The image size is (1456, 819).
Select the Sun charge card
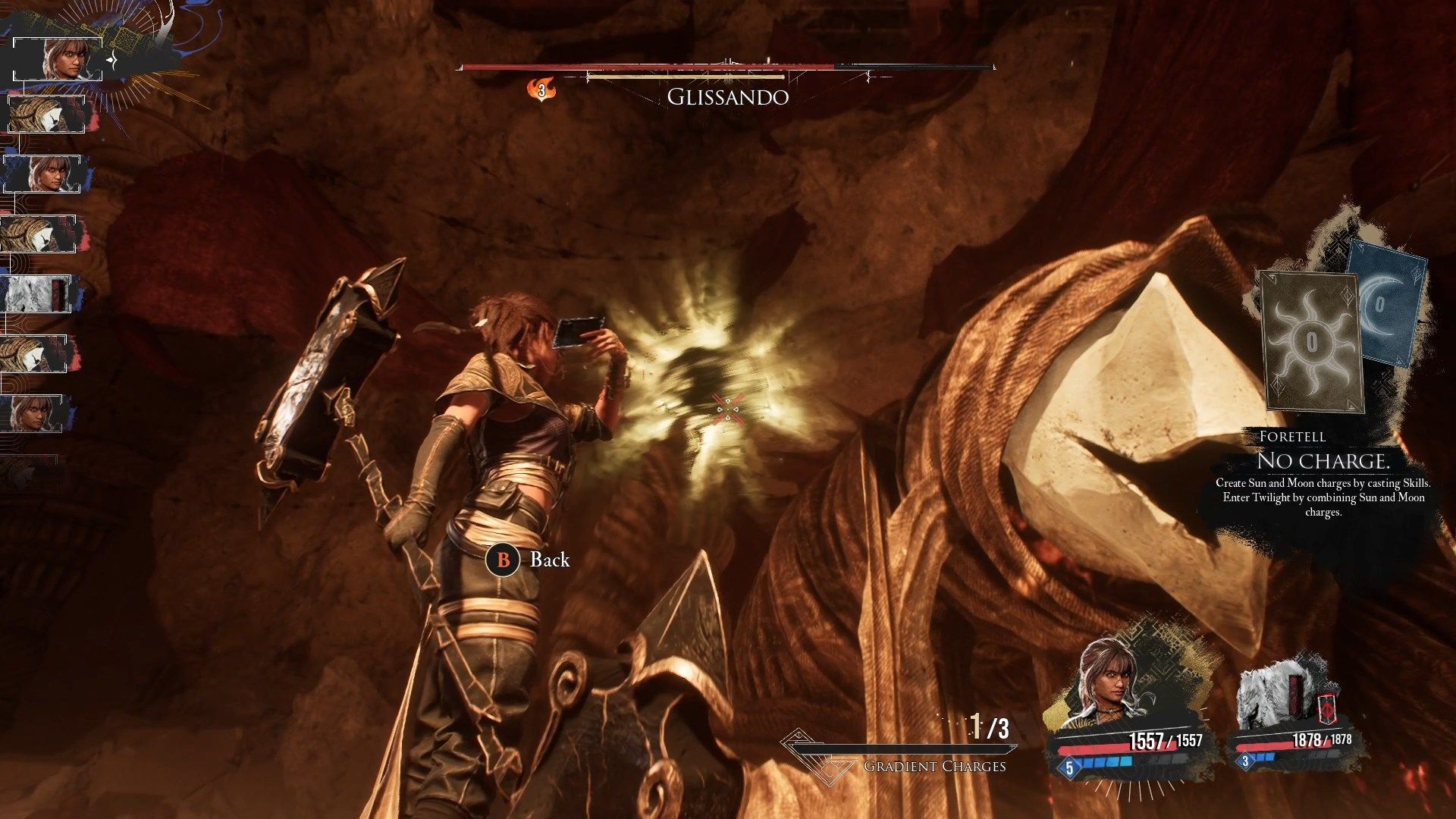click(x=1310, y=341)
